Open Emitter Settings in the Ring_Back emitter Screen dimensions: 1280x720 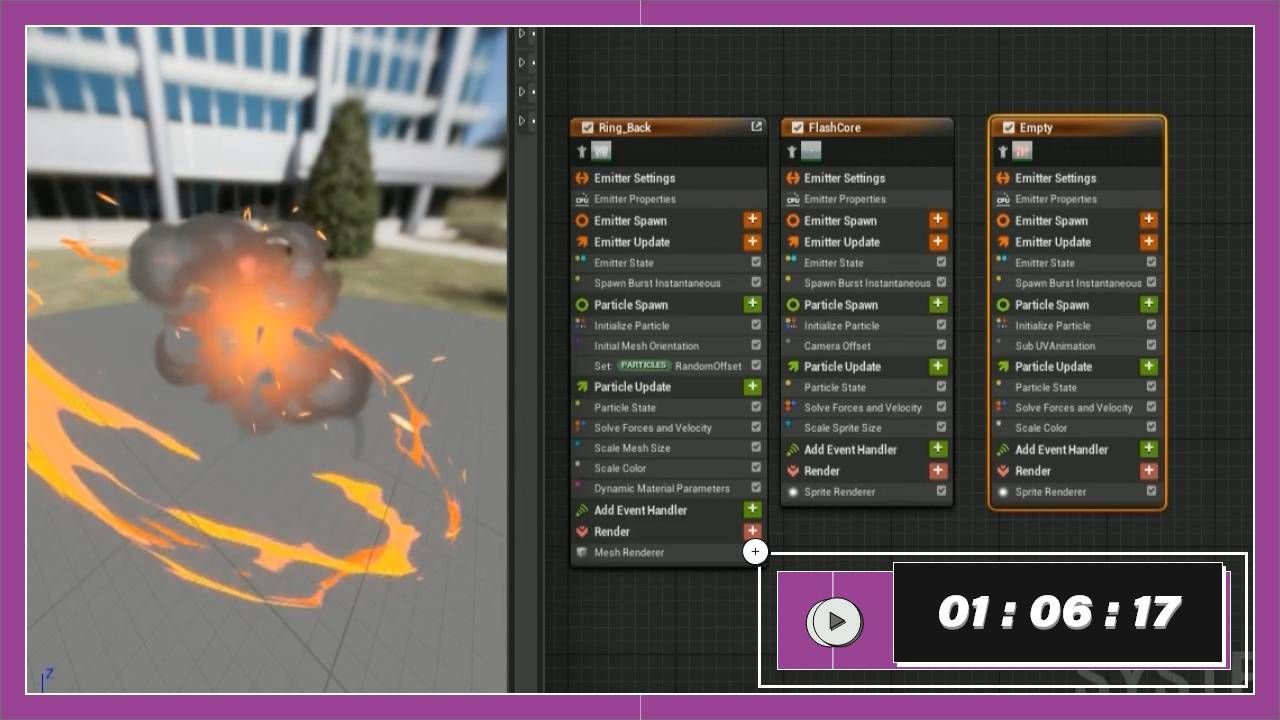[x=634, y=178]
